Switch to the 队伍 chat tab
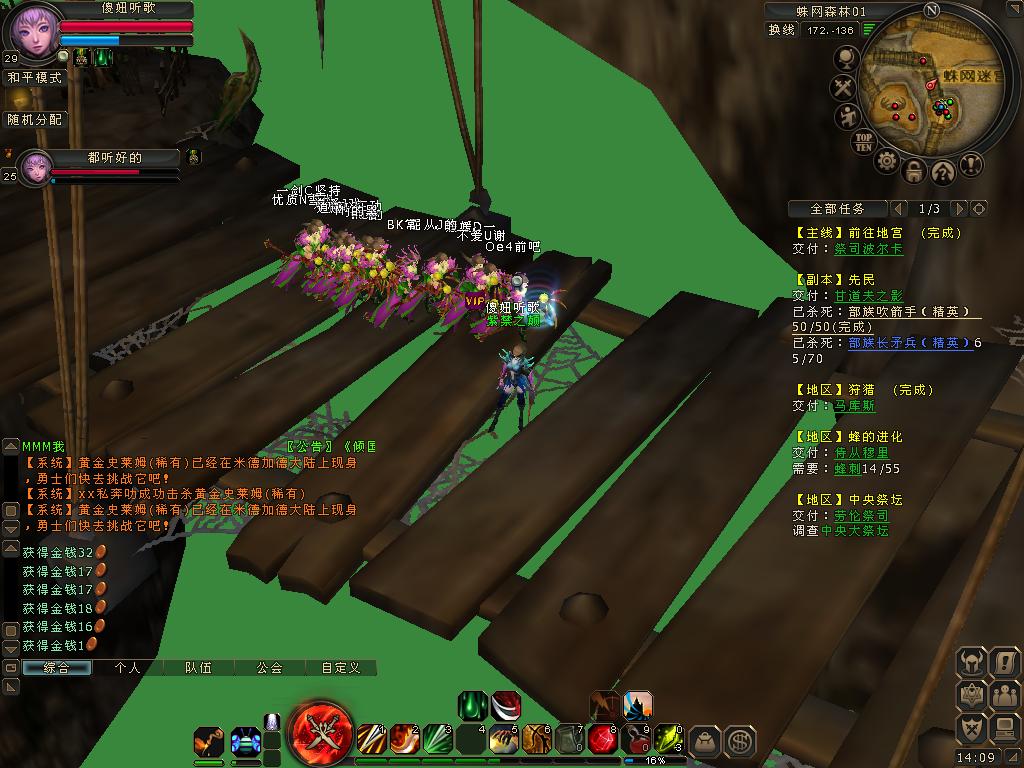The image size is (1024, 768). 198,667
